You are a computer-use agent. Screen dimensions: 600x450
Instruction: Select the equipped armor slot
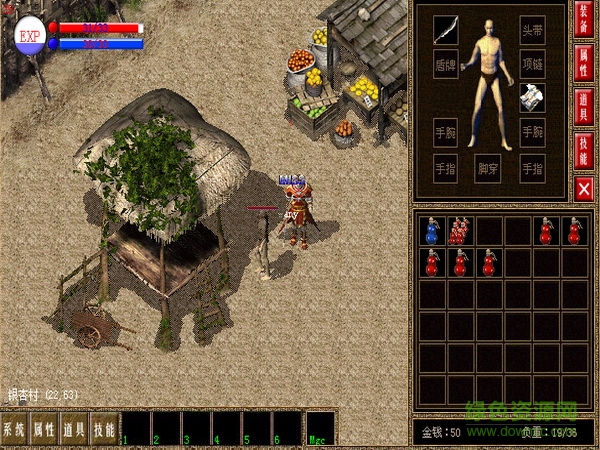(532, 97)
